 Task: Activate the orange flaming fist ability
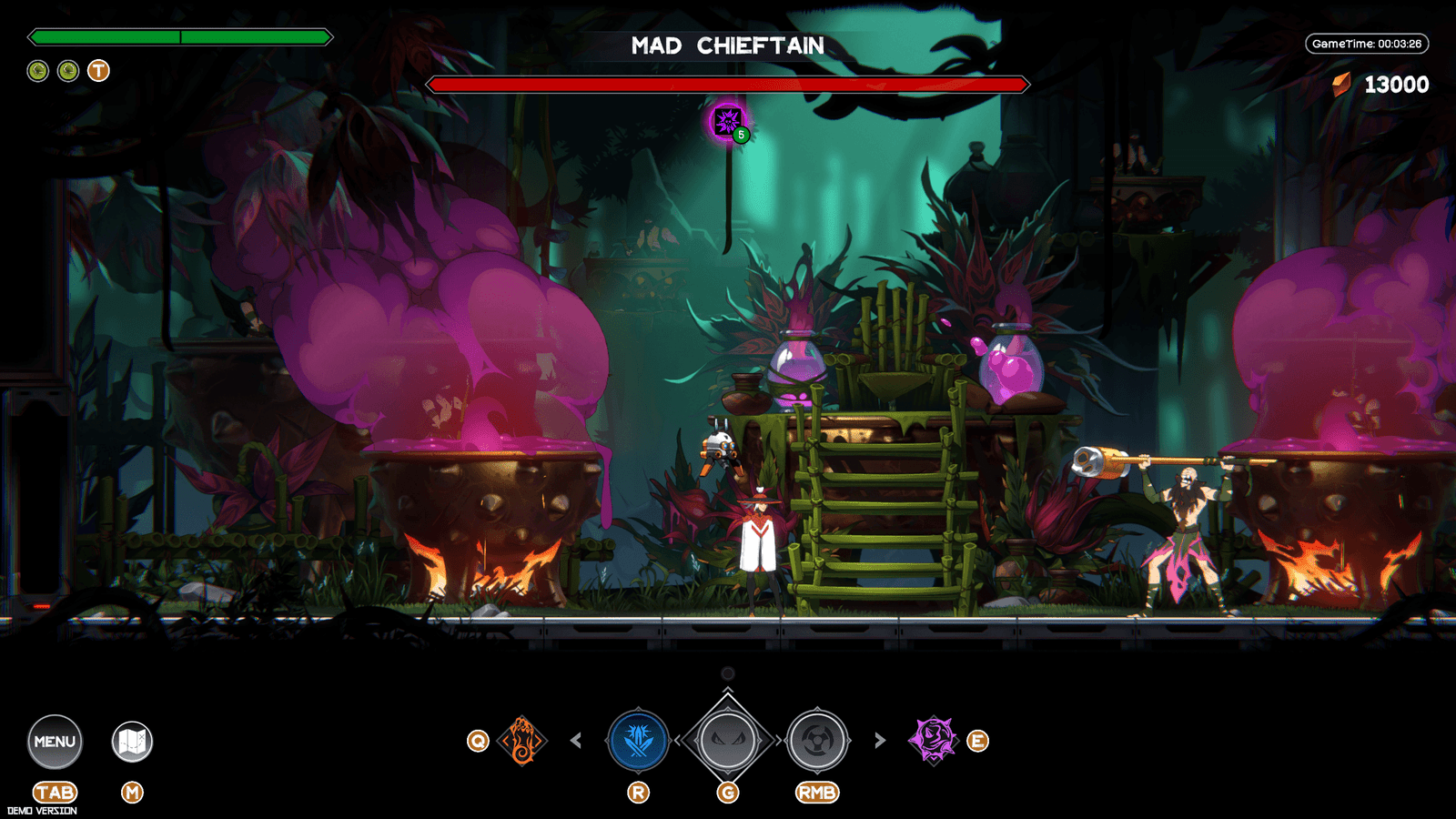coord(522,741)
